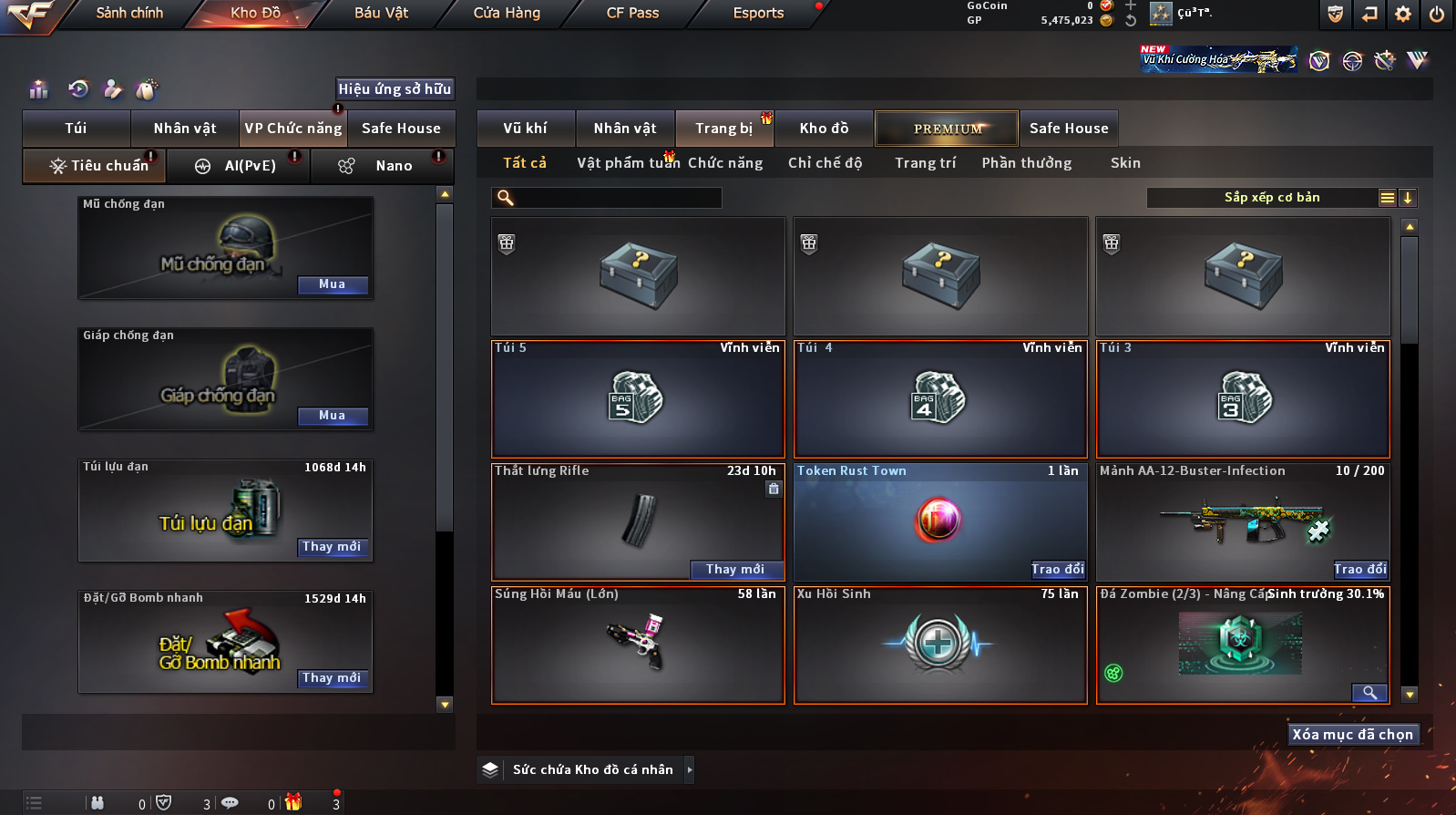Screen dimensions: 1456x815
Task: Open the Sắp xếp cơ bản sort dropdown
Action: point(1272,198)
